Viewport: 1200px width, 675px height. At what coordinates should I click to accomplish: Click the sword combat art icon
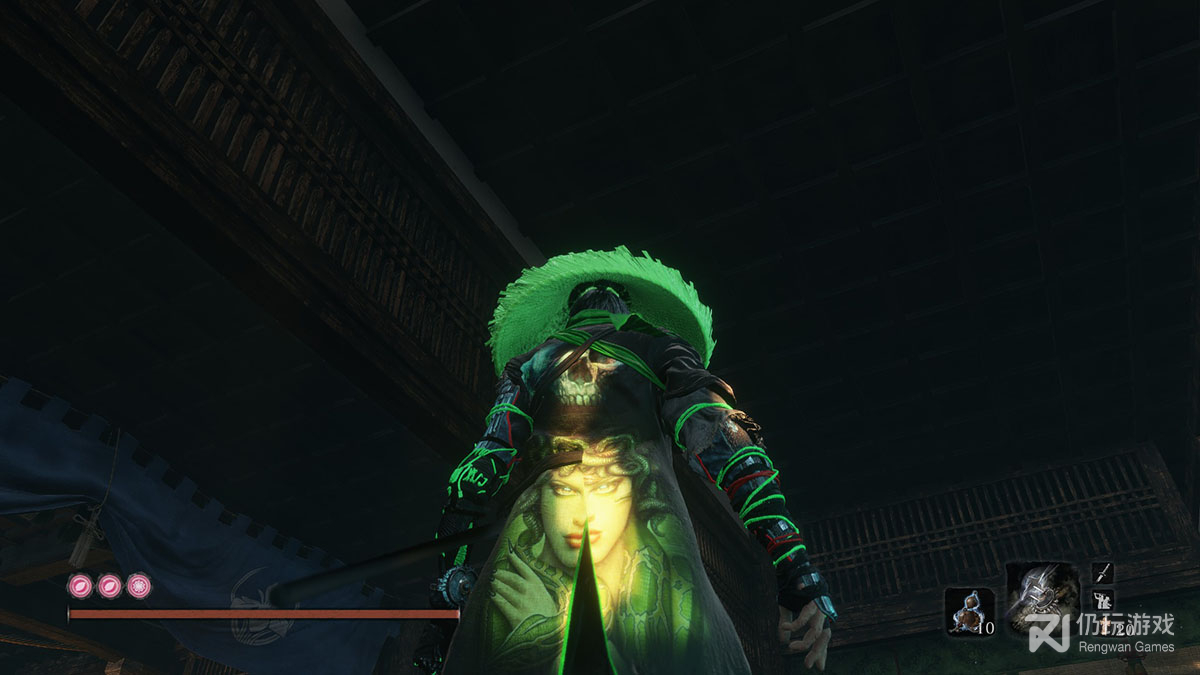tap(1103, 572)
